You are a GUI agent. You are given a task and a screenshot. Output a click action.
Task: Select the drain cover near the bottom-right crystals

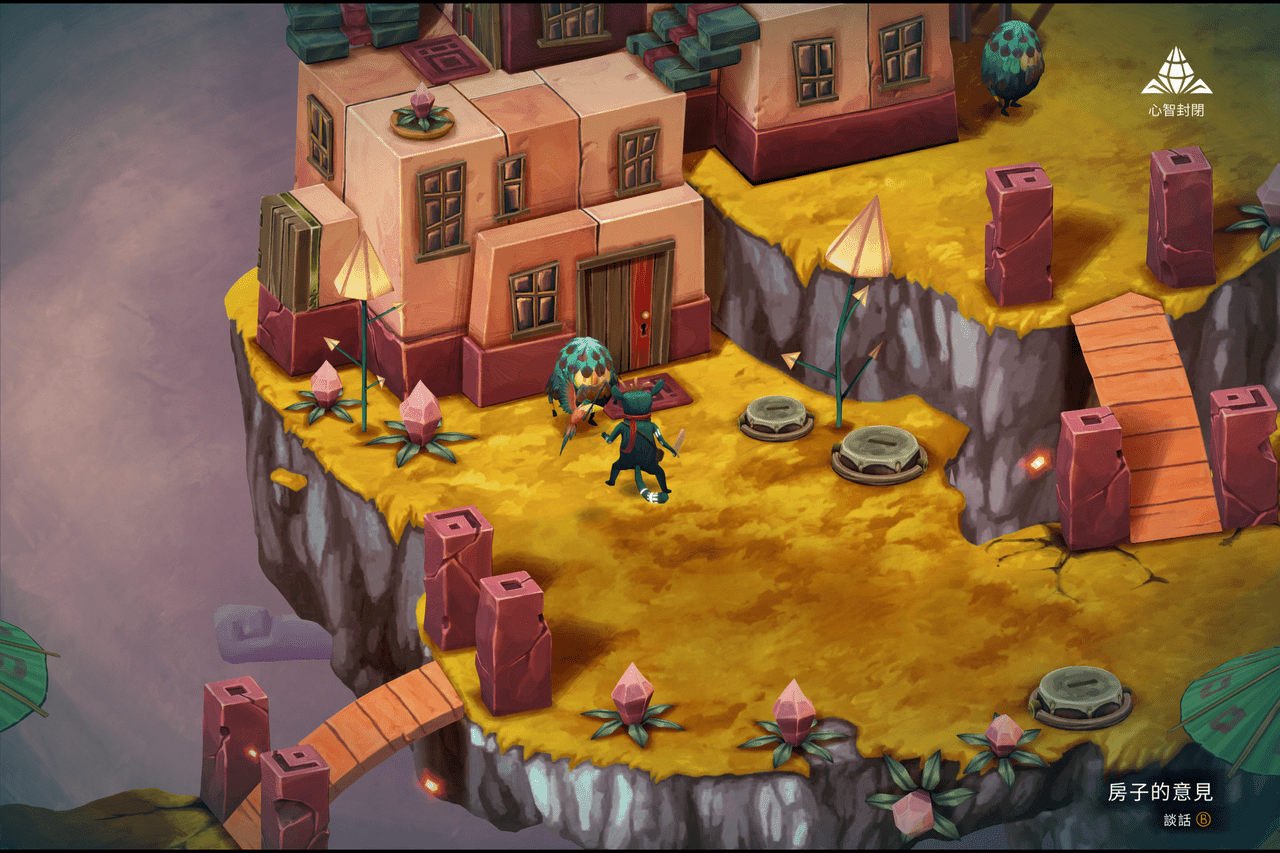tap(1075, 697)
